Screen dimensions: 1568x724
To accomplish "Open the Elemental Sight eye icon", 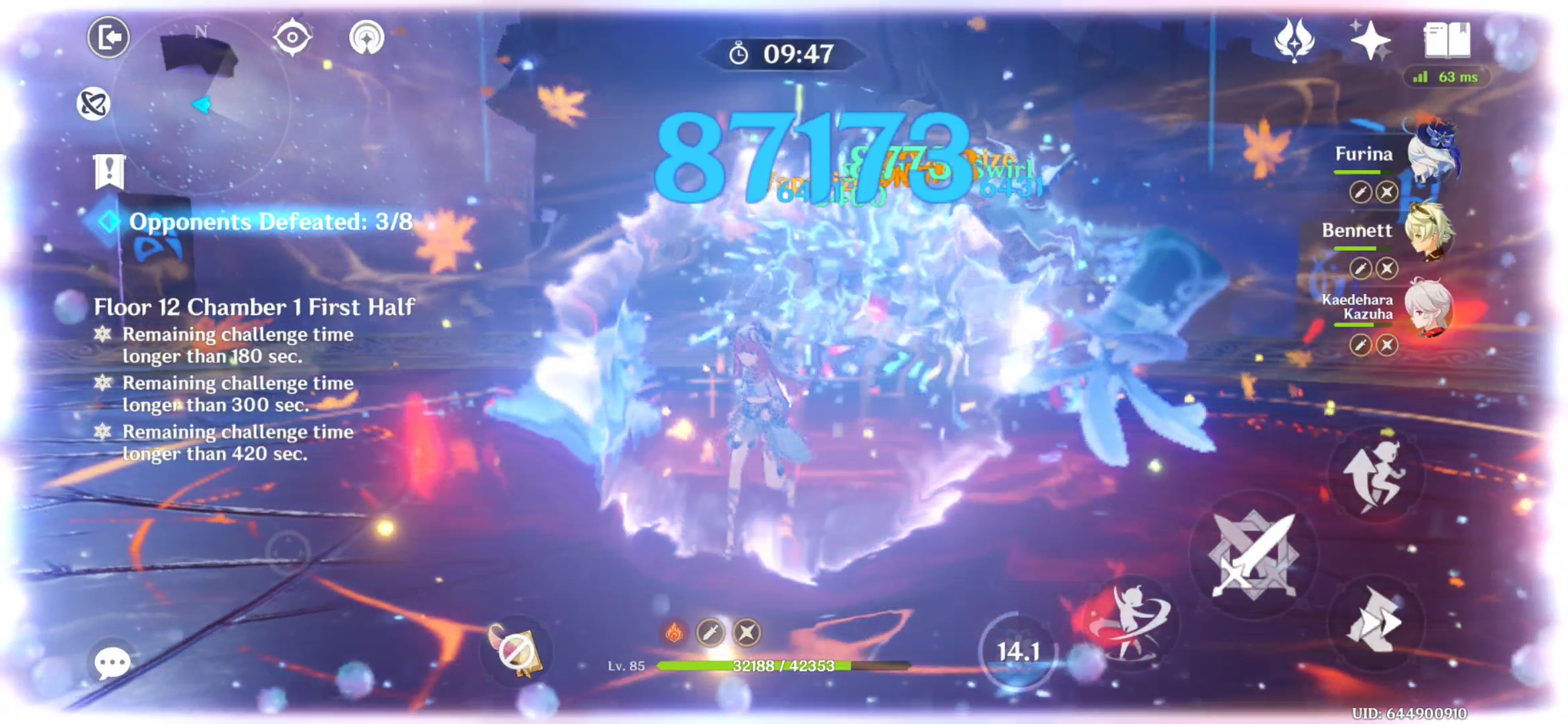I will [x=293, y=38].
